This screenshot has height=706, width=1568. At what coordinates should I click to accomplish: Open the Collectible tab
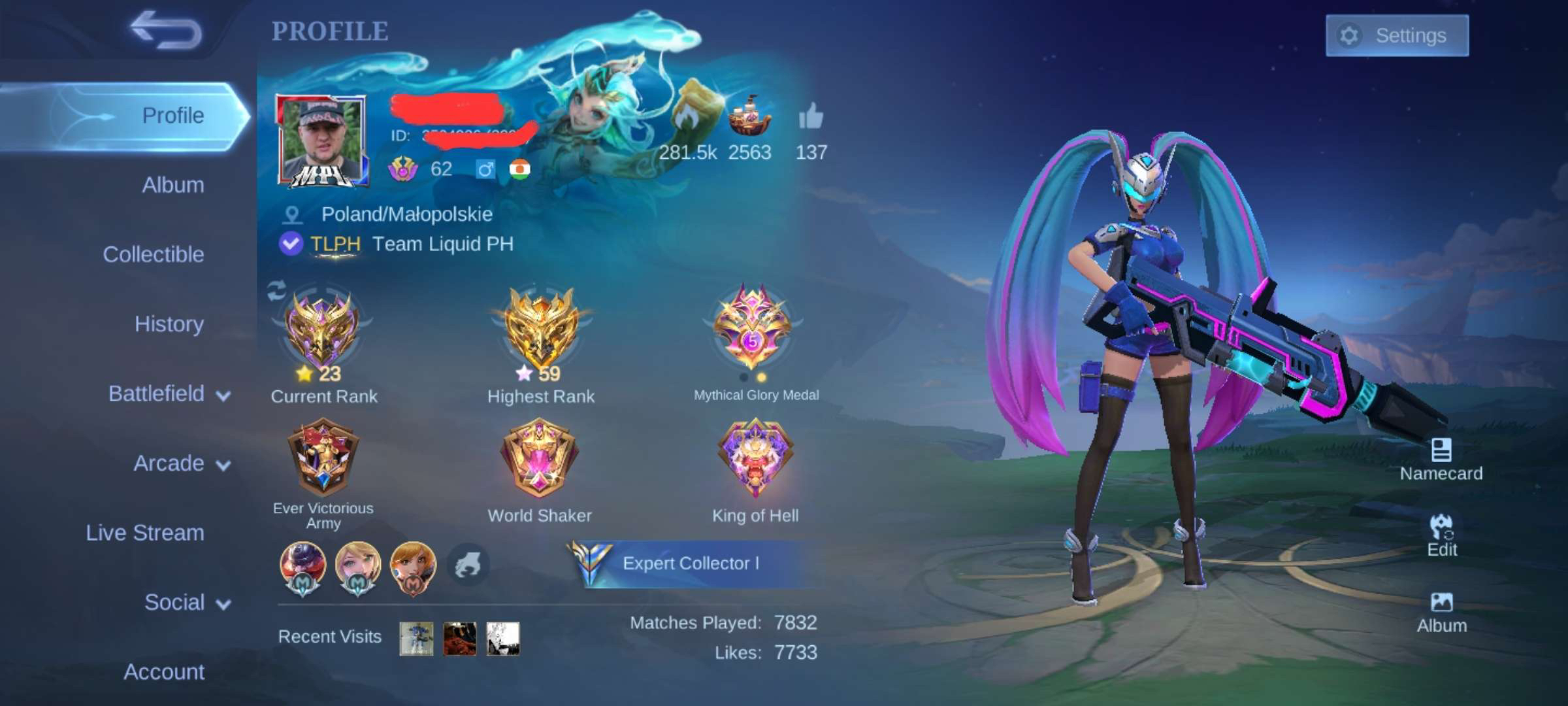tap(153, 254)
